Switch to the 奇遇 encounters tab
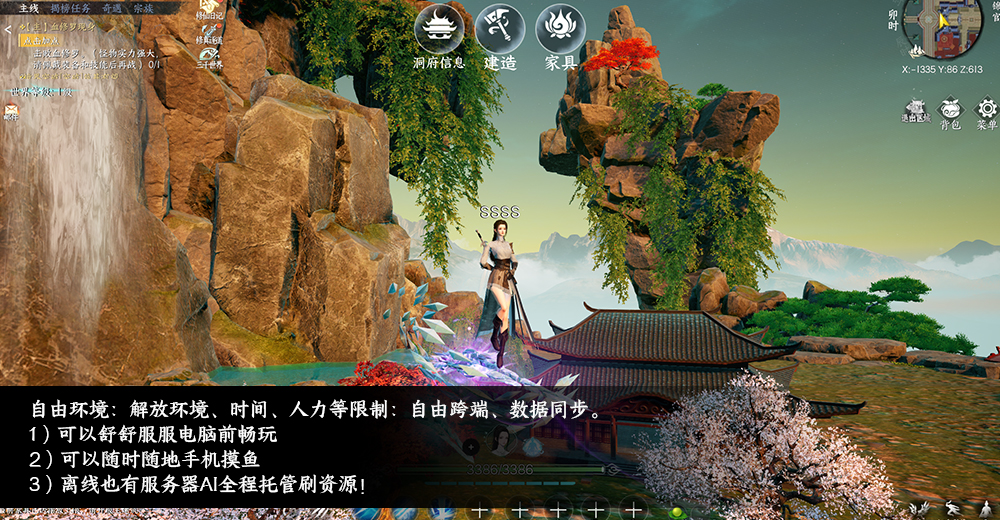1000x520 pixels. click(x=111, y=8)
